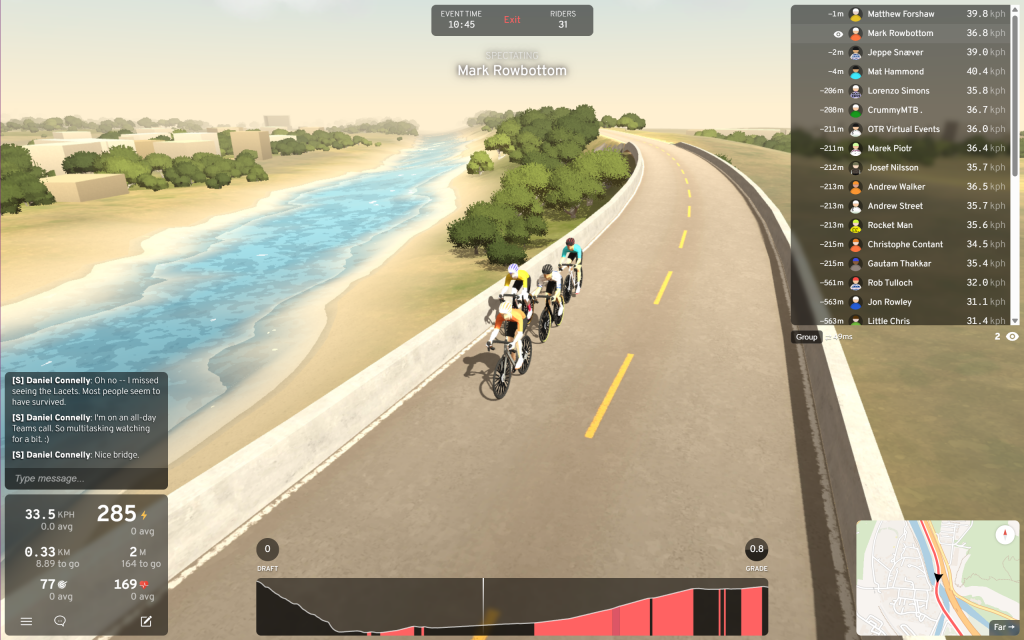Screen dimensions: 1024x640
Task: Watch the OTR Virtual Events rider
Action: [x=900, y=129]
